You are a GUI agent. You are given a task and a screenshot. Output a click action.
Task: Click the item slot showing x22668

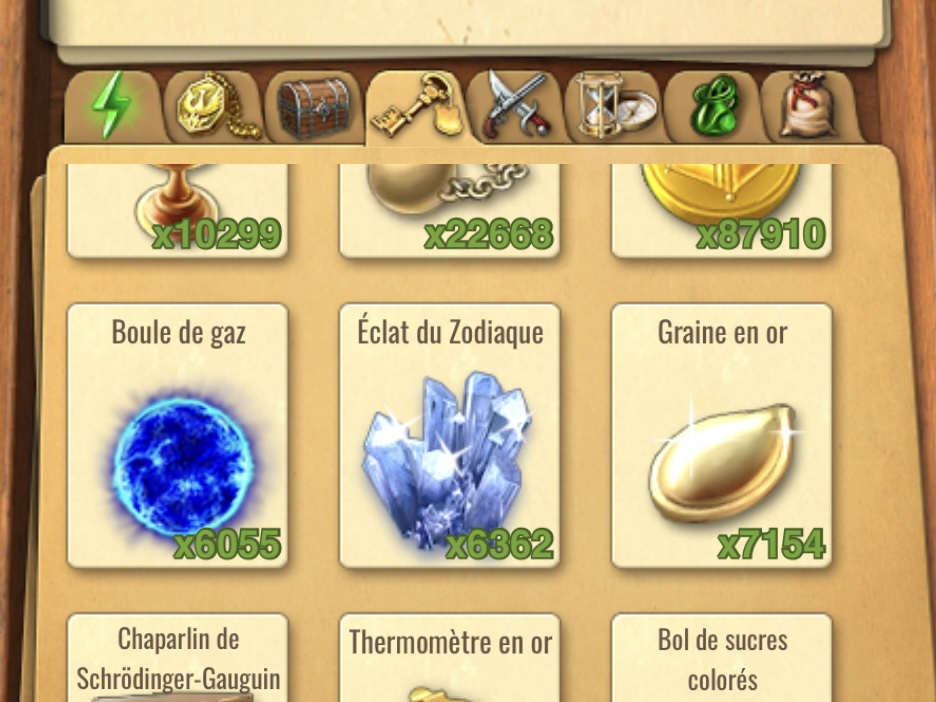point(450,211)
